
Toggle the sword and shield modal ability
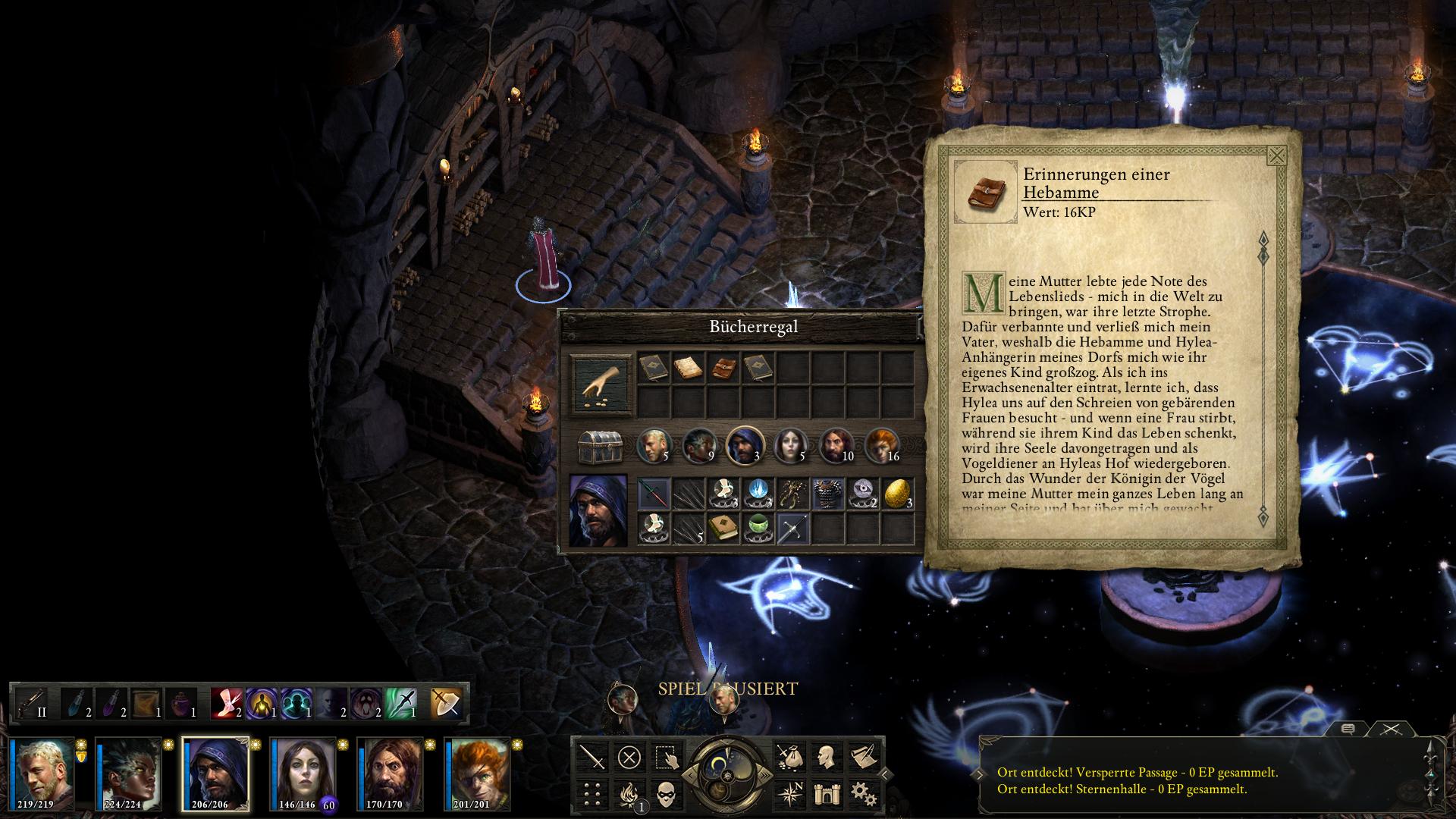tap(445, 703)
